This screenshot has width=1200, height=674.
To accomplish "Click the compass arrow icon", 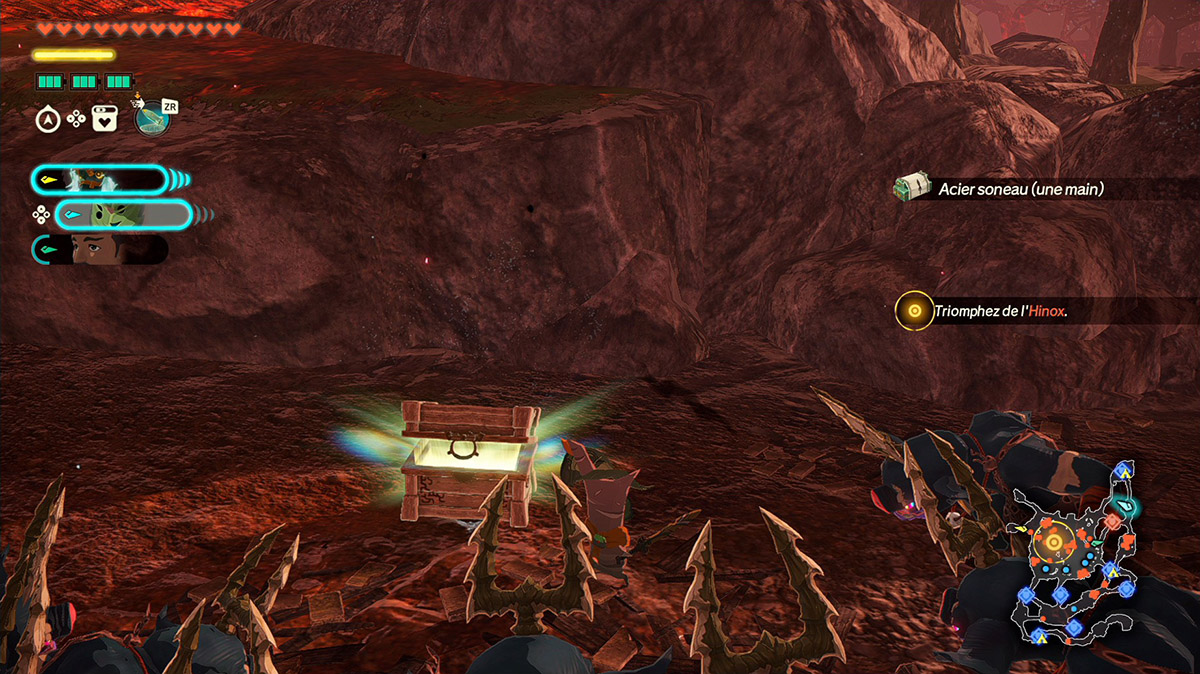I will 48,120.
